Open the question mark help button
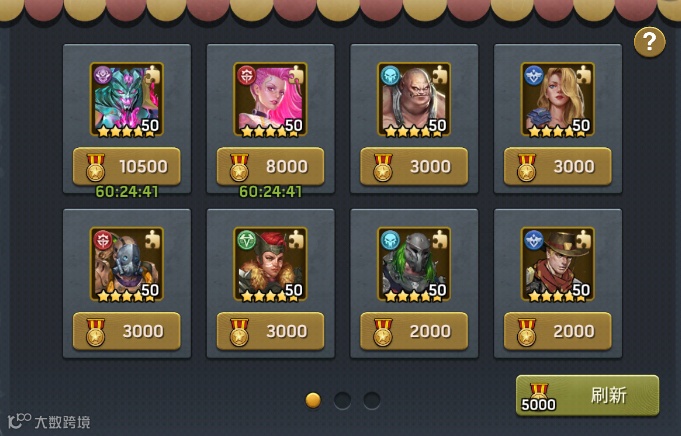 tap(650, 41)
